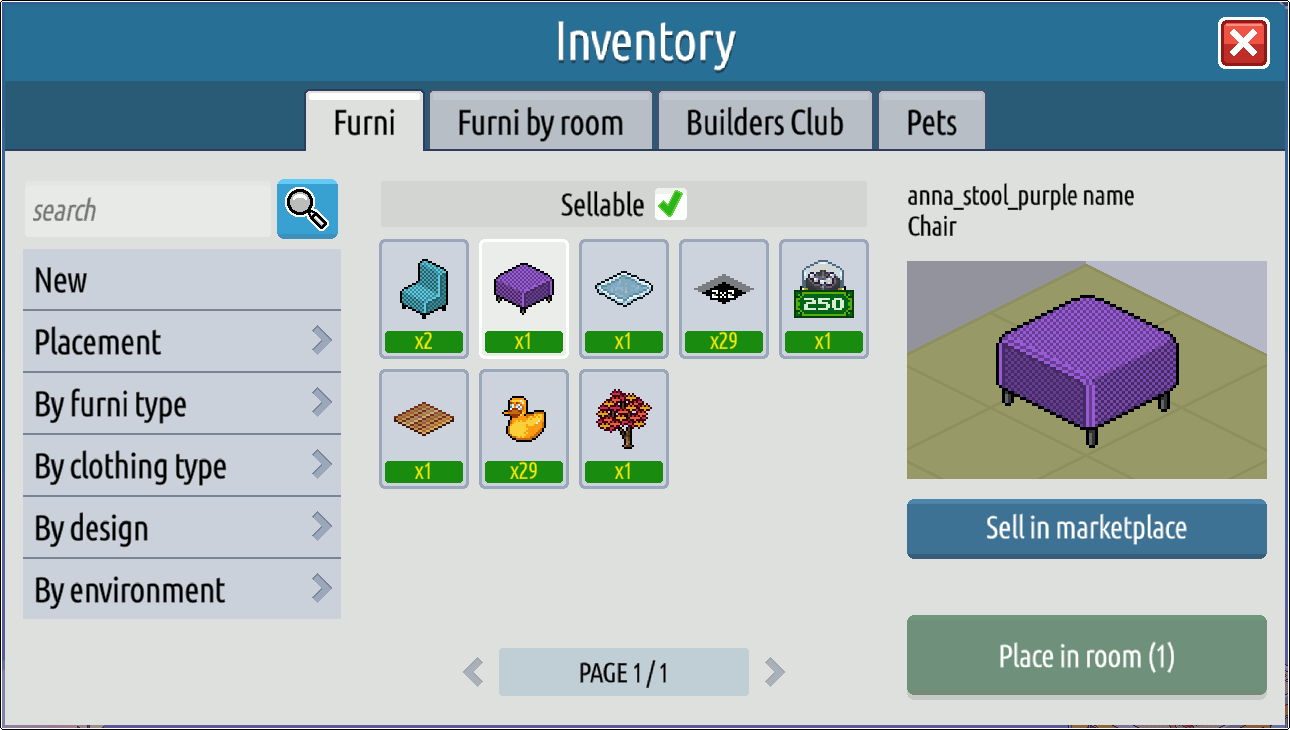
Task: Expand the Placement category
Action: pos(181,342)
